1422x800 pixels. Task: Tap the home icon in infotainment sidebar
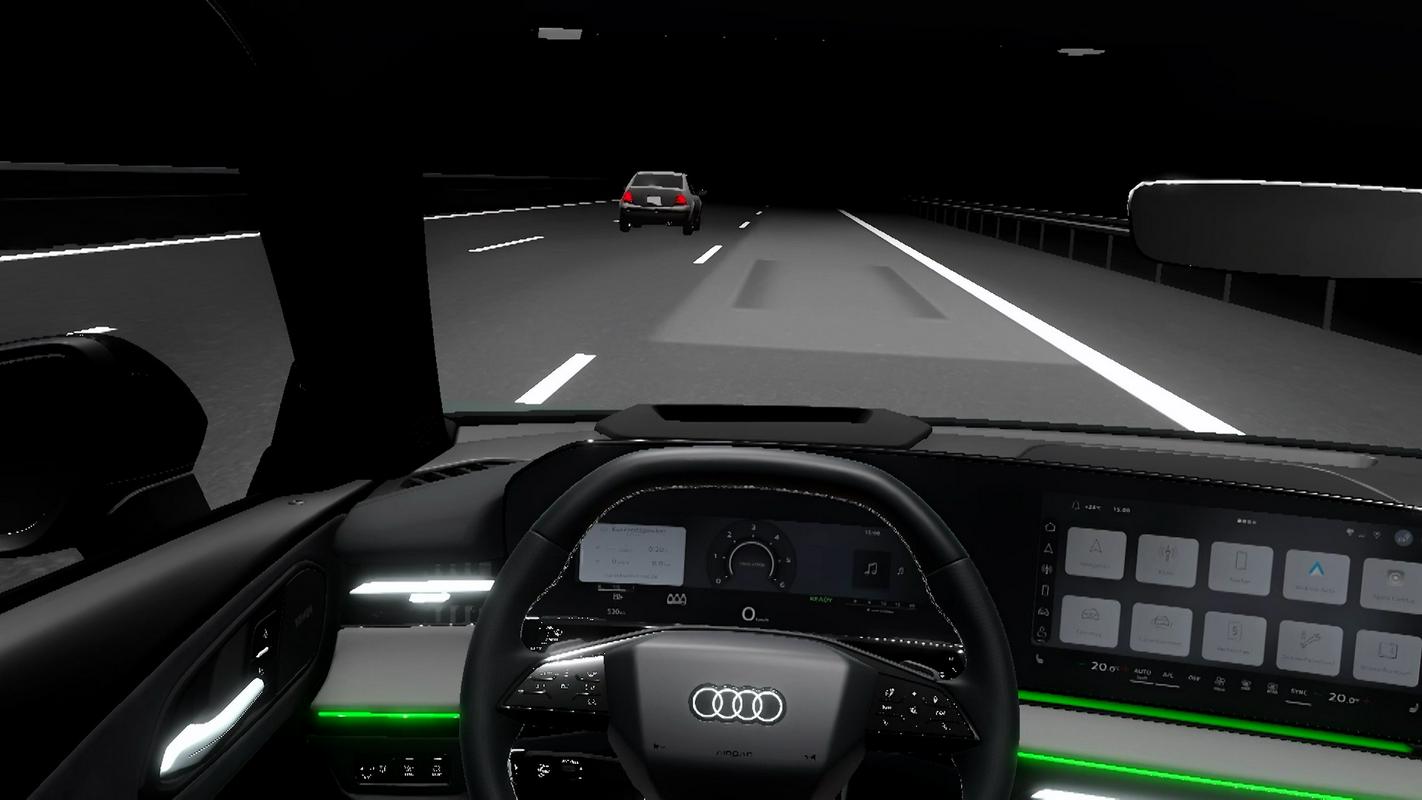(1048, 527)
